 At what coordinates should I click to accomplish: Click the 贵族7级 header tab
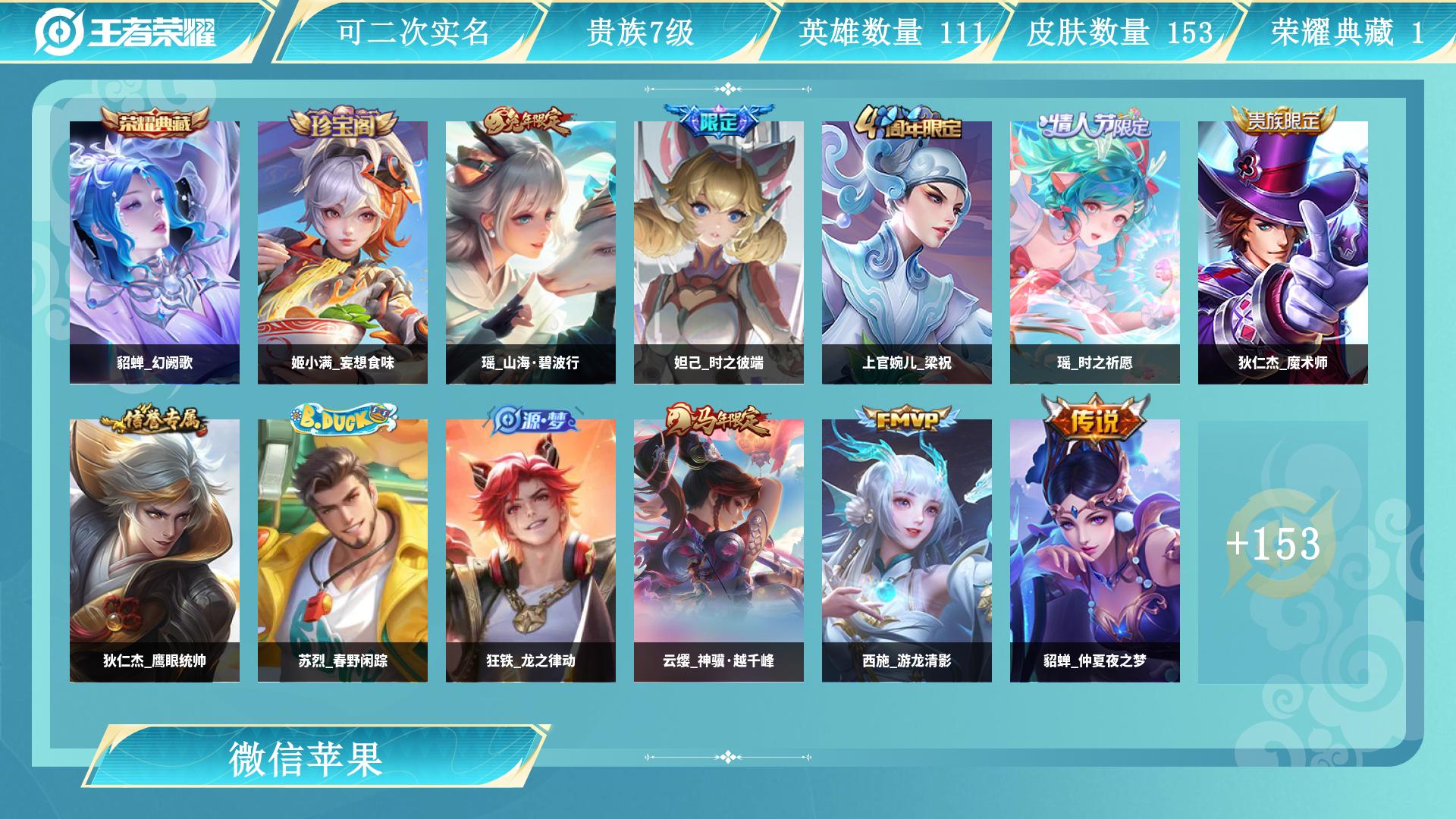(641, 33)
